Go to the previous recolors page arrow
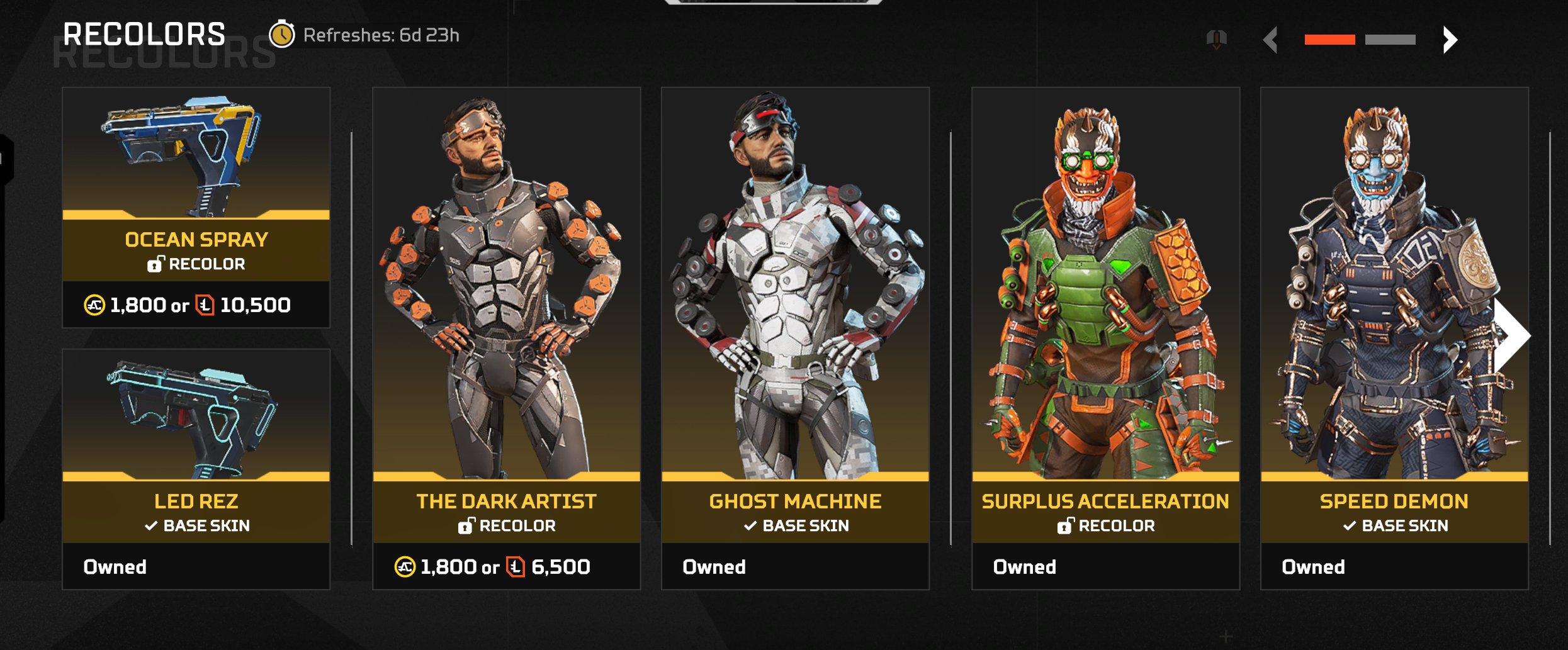The image size is (1568, 650). 1271,40
